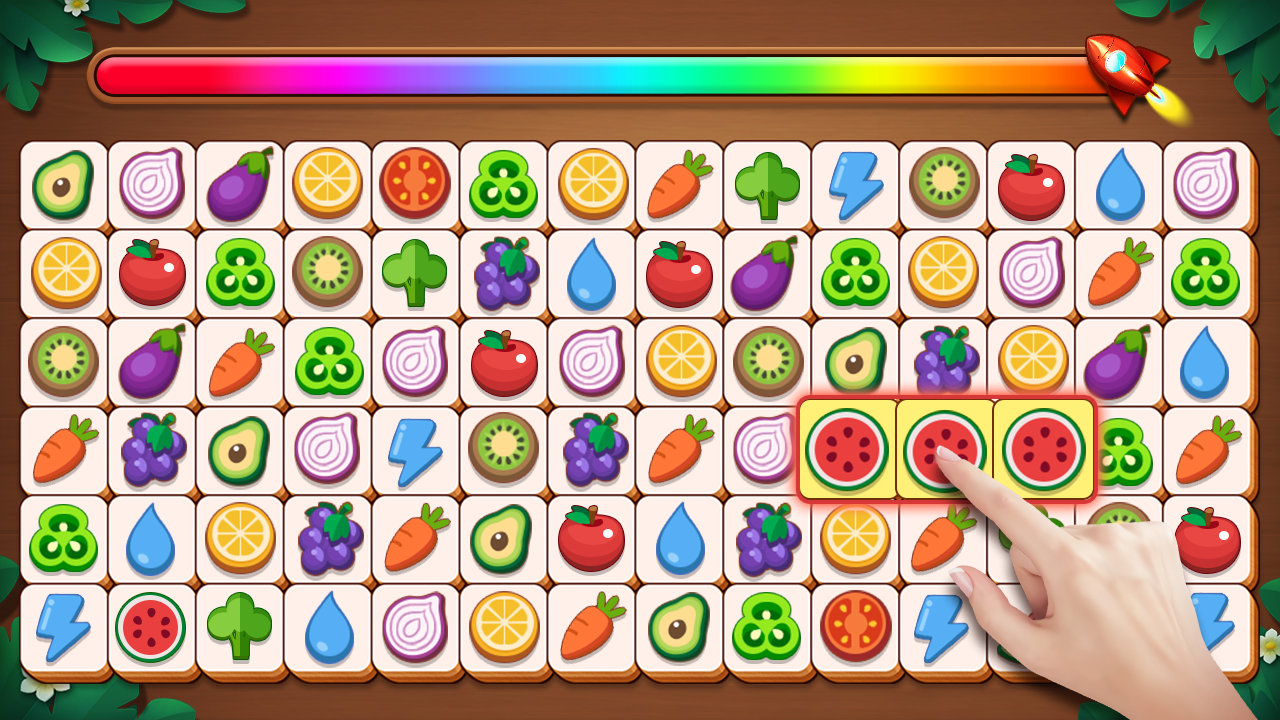Click the rainbow progress bar
1280x720 pixels.
pyautogui.click(x=600, y=75)
